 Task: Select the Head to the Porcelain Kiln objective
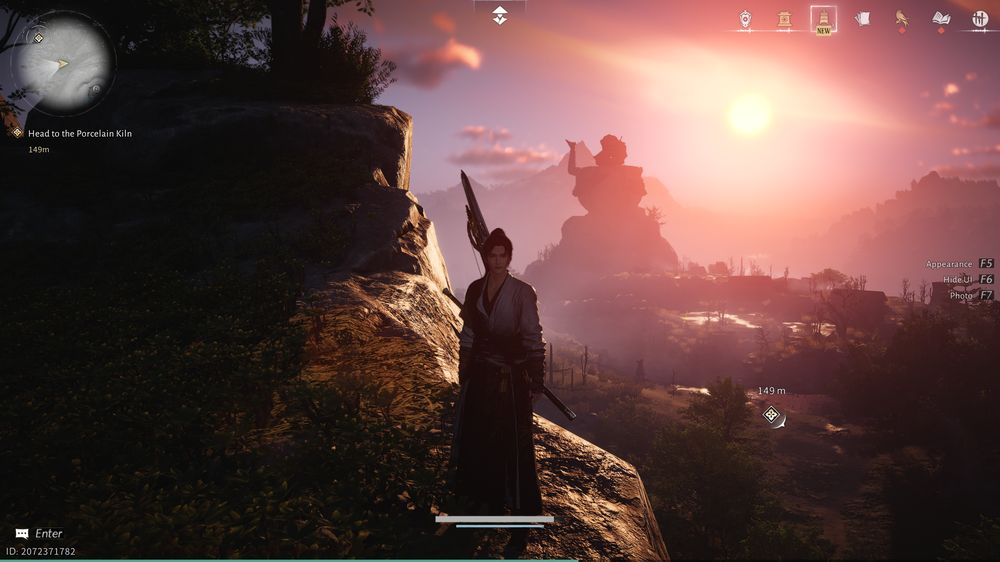pyautogui.click(x=80, y=133)
